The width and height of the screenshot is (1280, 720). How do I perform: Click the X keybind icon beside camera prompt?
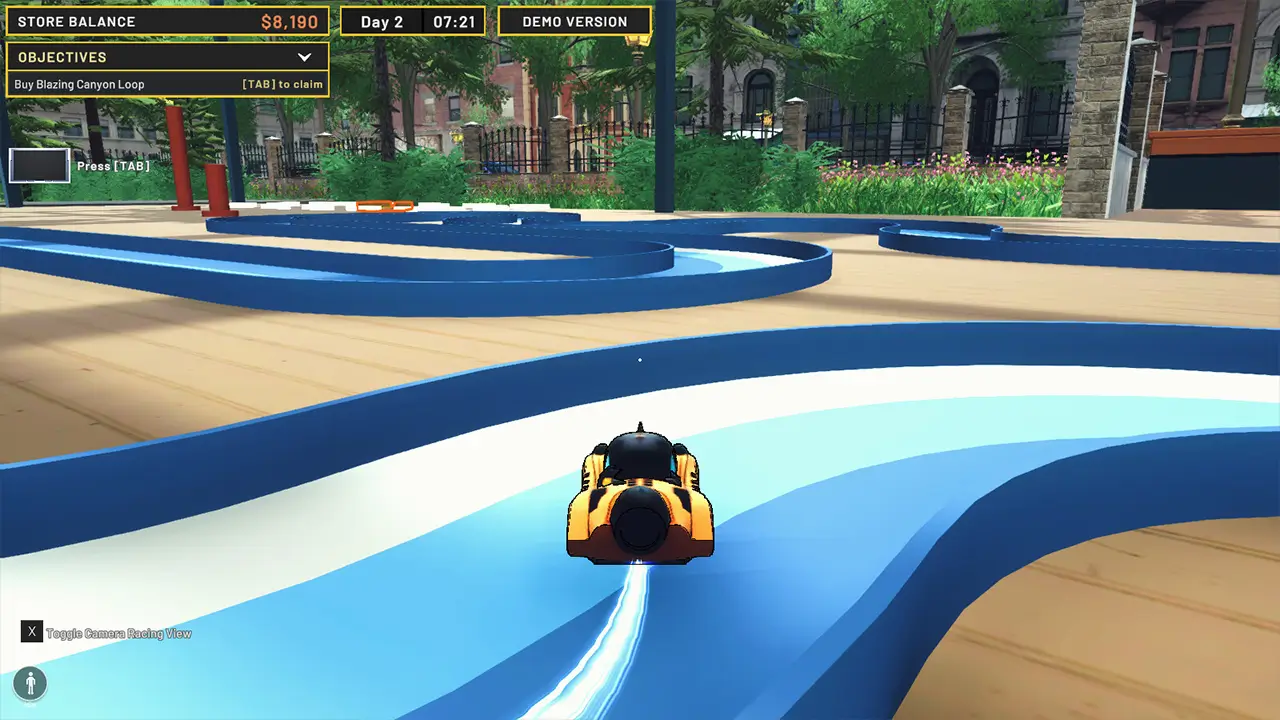pos(33,632)
